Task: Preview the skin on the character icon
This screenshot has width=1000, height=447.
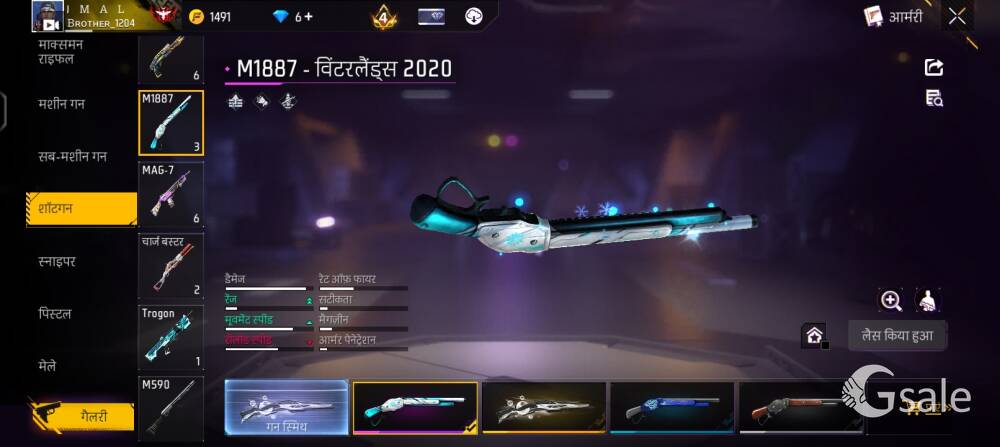Action: (928, 300)
